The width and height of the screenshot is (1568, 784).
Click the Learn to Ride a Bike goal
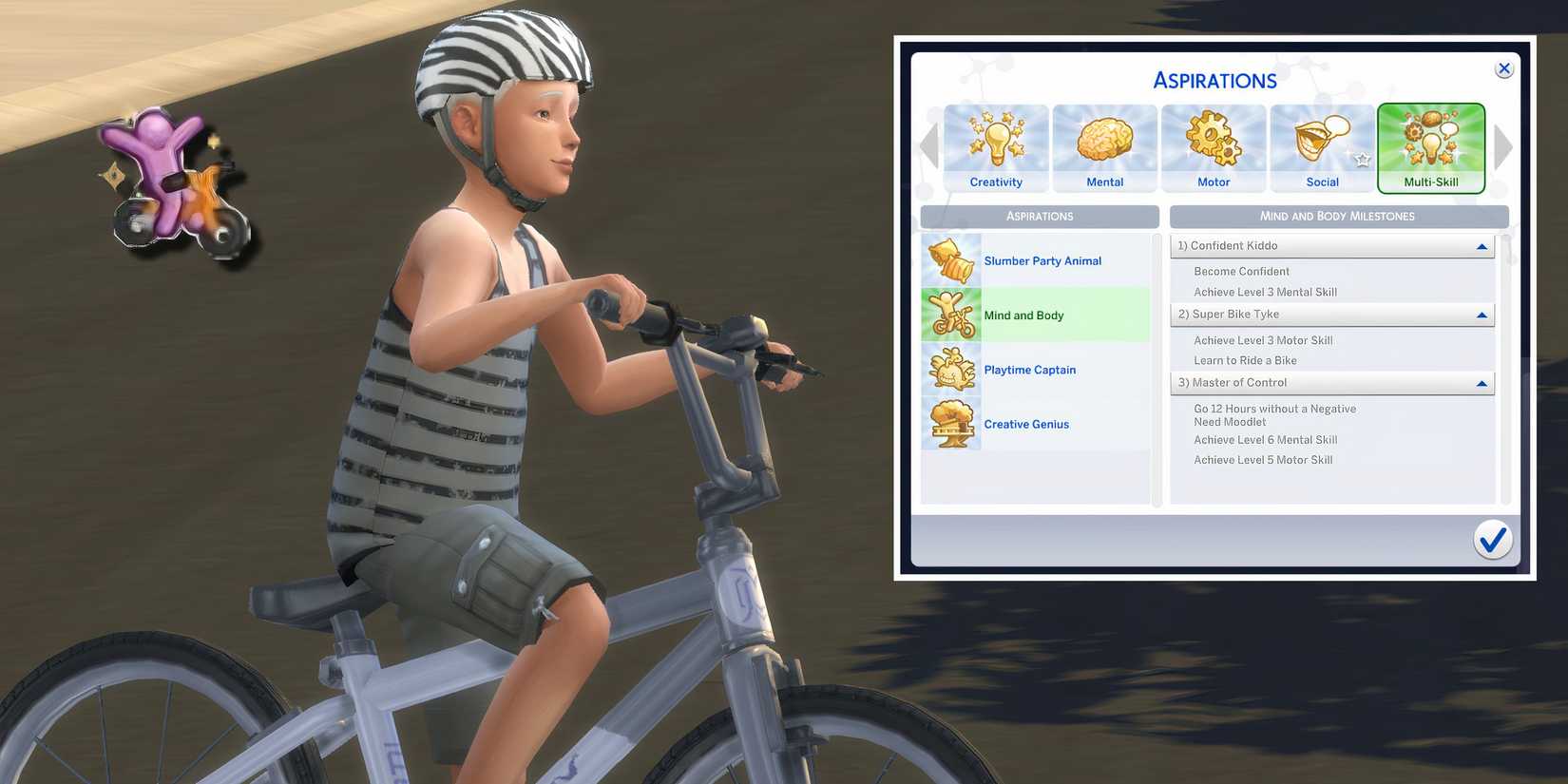pos(1245,360)
